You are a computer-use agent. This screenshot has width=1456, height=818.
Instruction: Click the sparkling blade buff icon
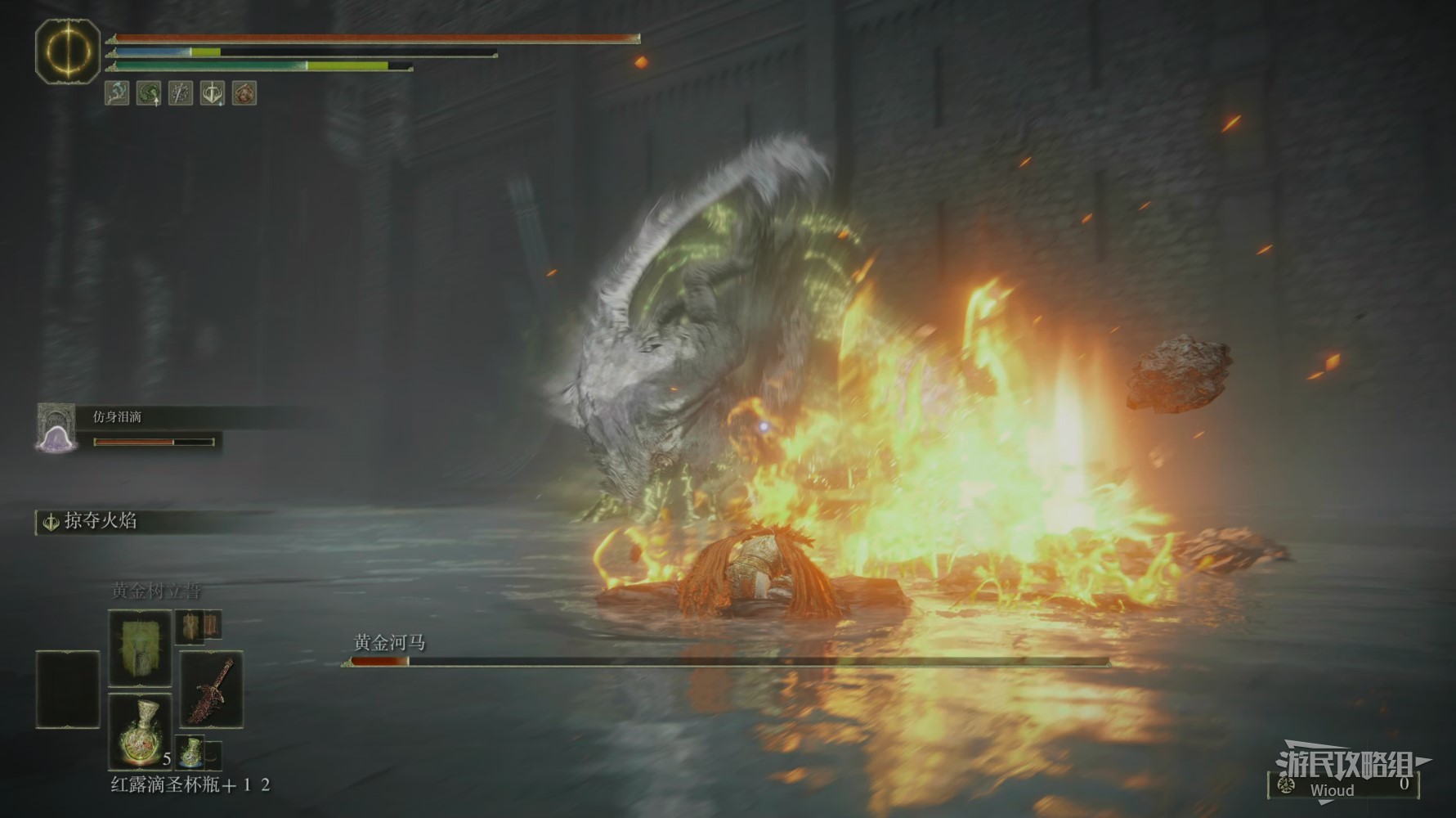[x=181, y=93]
